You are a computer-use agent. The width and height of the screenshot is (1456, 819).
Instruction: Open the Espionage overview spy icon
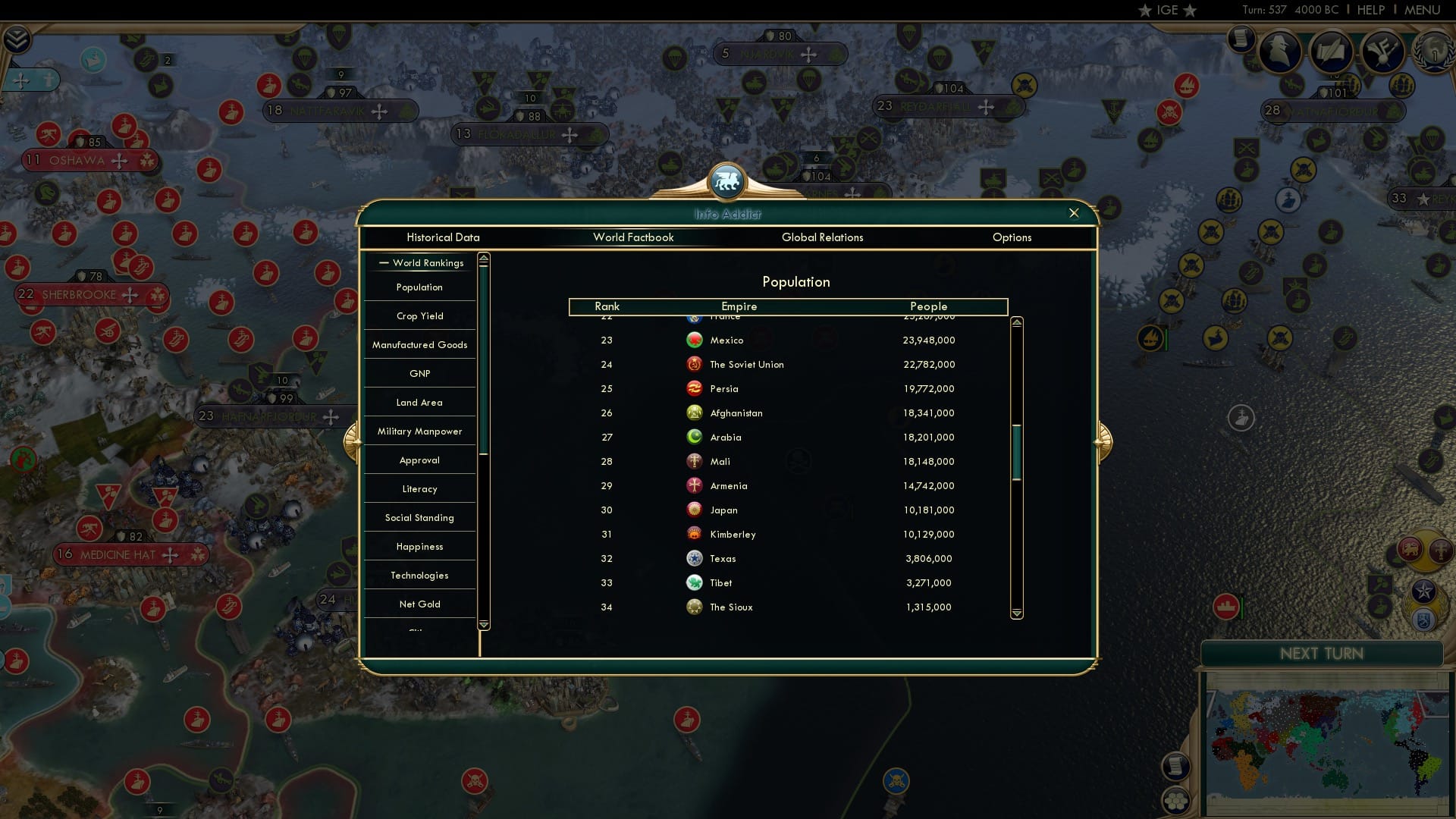[x=1282, y=52]
